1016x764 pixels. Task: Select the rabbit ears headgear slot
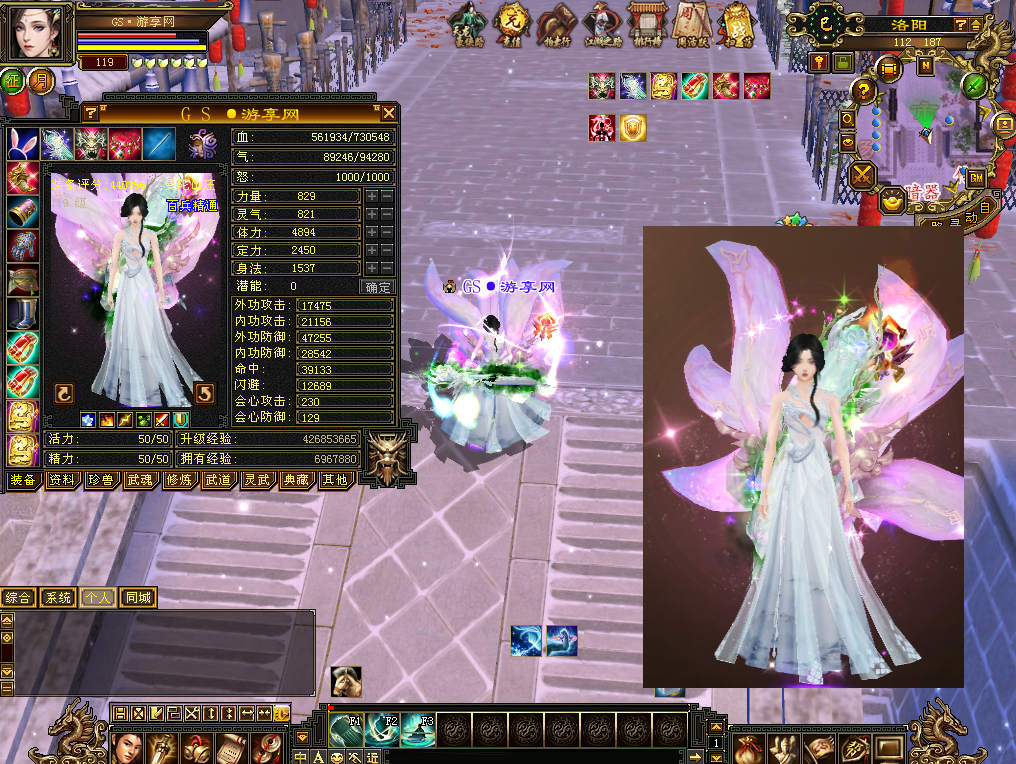pos(23,143)
